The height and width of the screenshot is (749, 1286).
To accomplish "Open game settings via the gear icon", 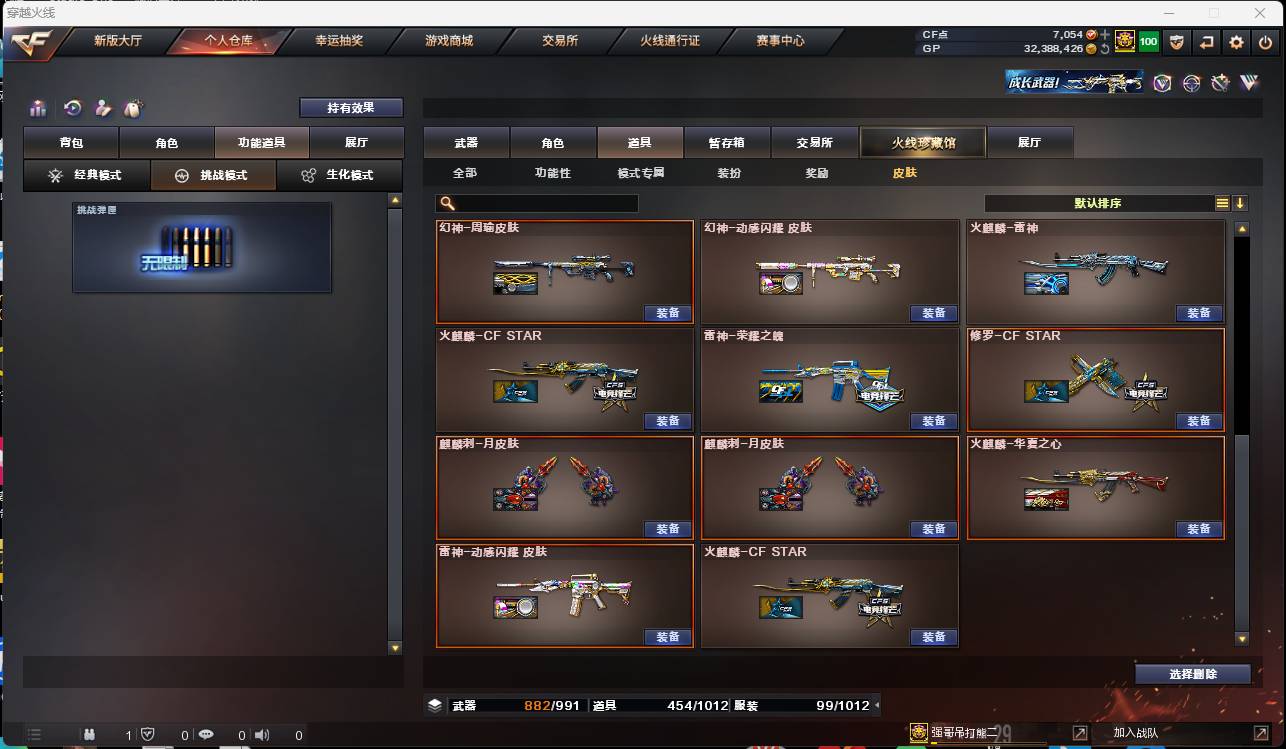I will 1236,42.
